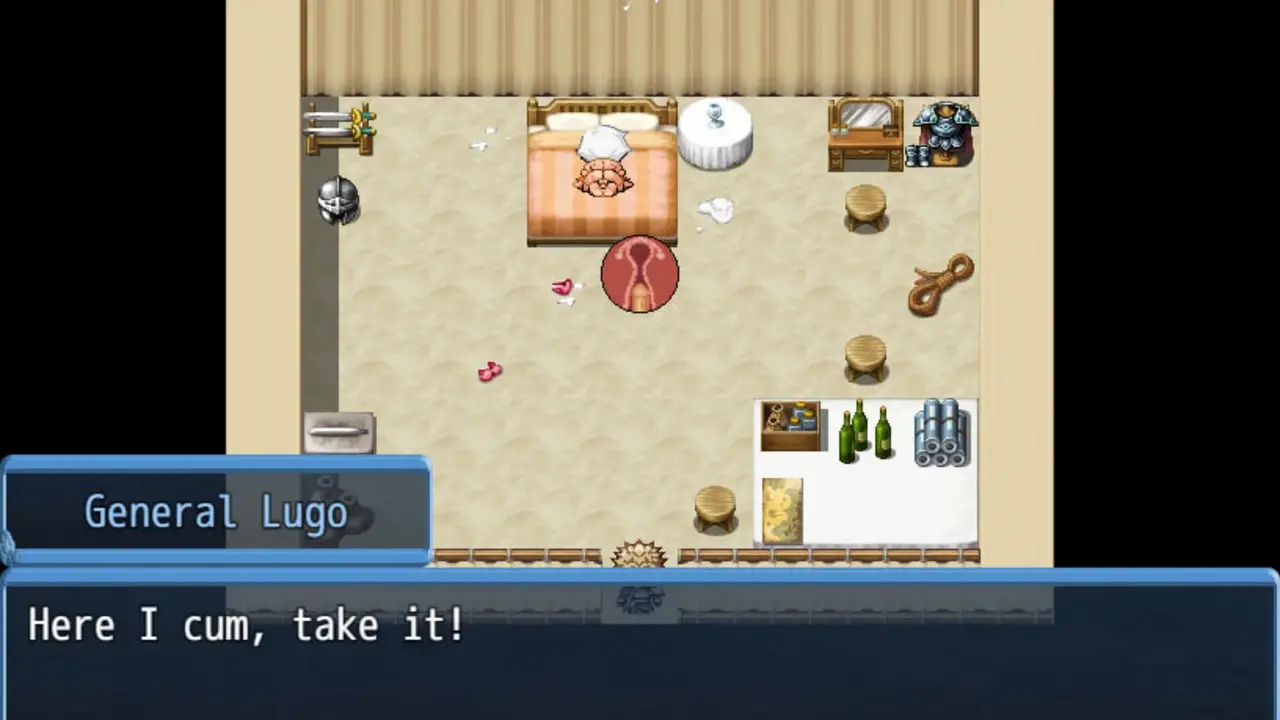Advance the dialogue in the message box
1280x720 pixels.
640,645
